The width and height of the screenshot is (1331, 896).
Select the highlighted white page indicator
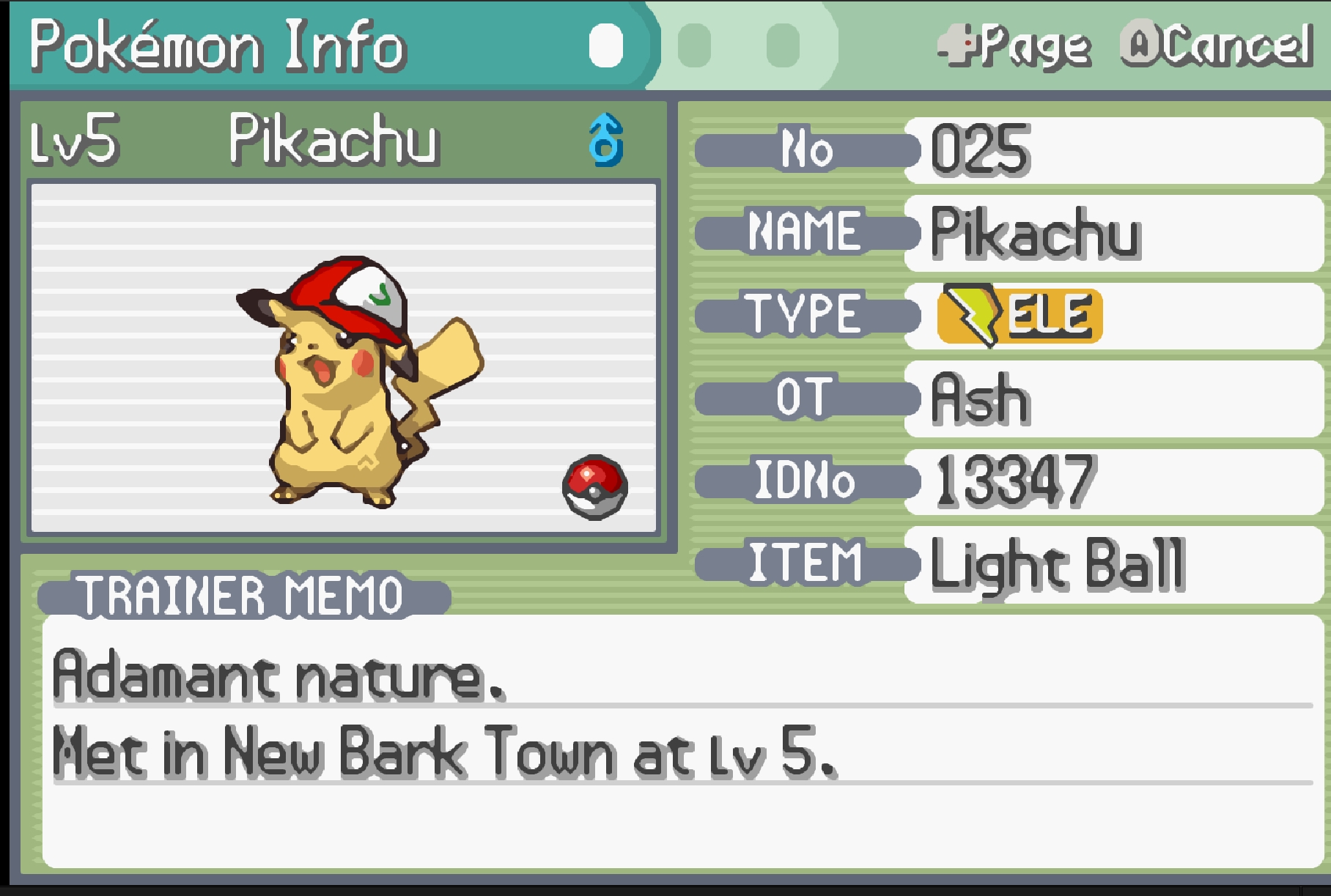tap(605, 45)
